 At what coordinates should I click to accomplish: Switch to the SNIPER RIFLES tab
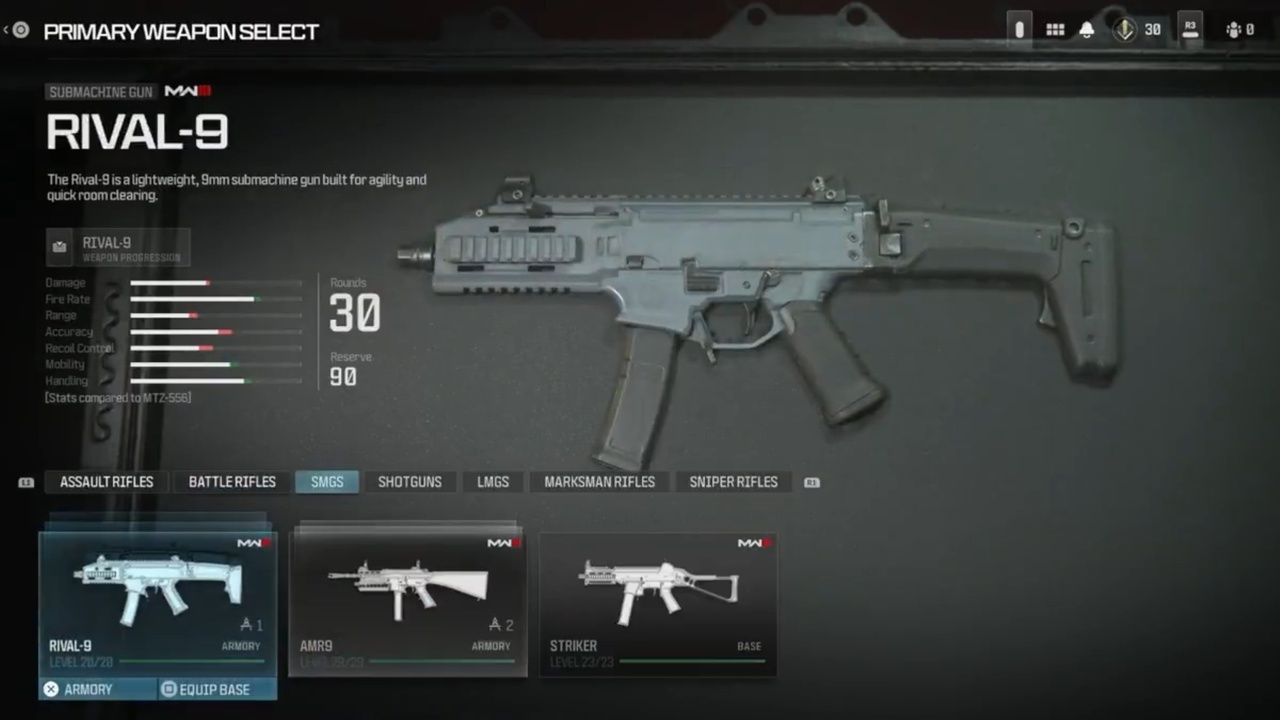[733, 482]
